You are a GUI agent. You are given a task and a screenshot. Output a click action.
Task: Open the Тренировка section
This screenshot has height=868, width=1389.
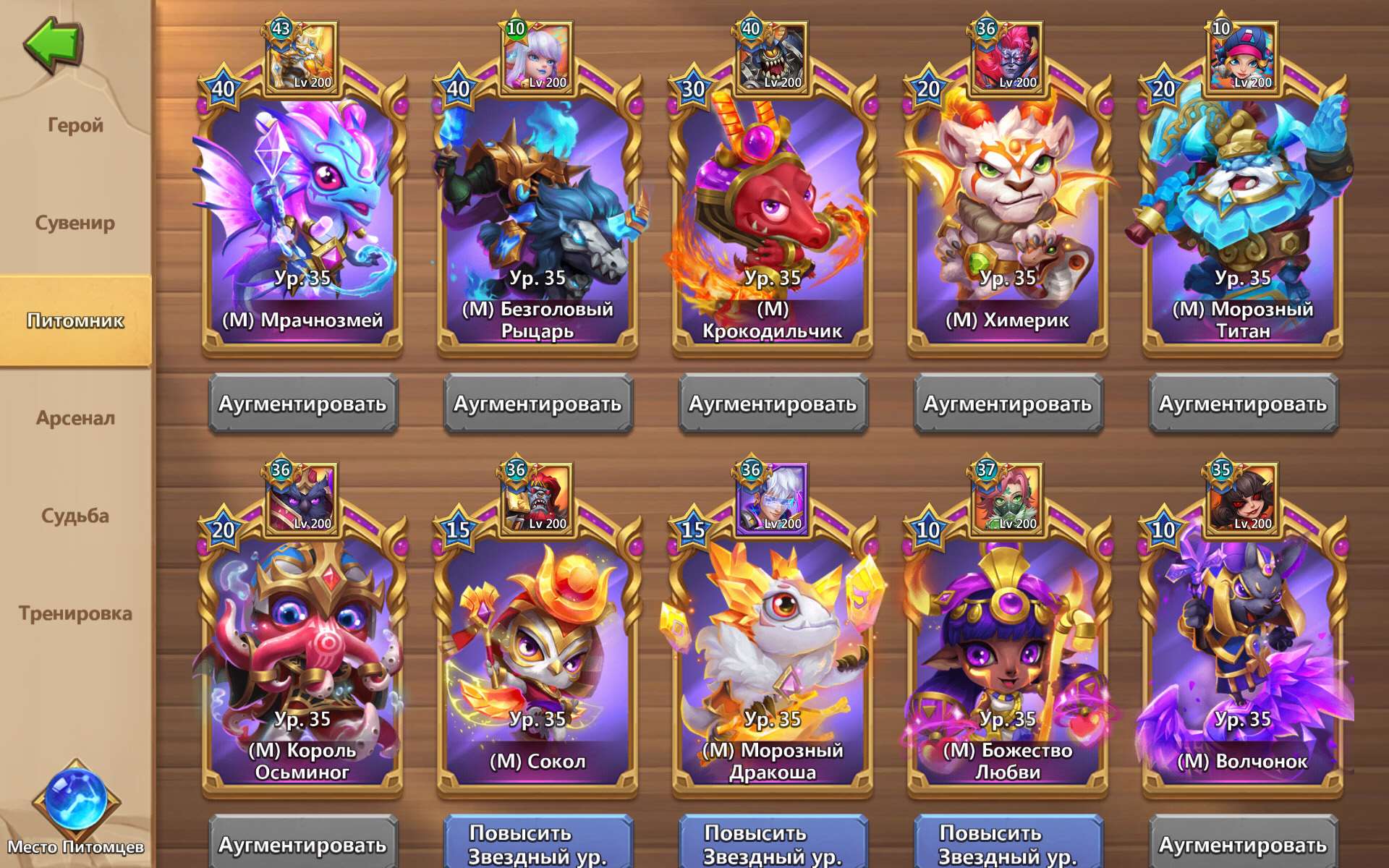(77, 613)
